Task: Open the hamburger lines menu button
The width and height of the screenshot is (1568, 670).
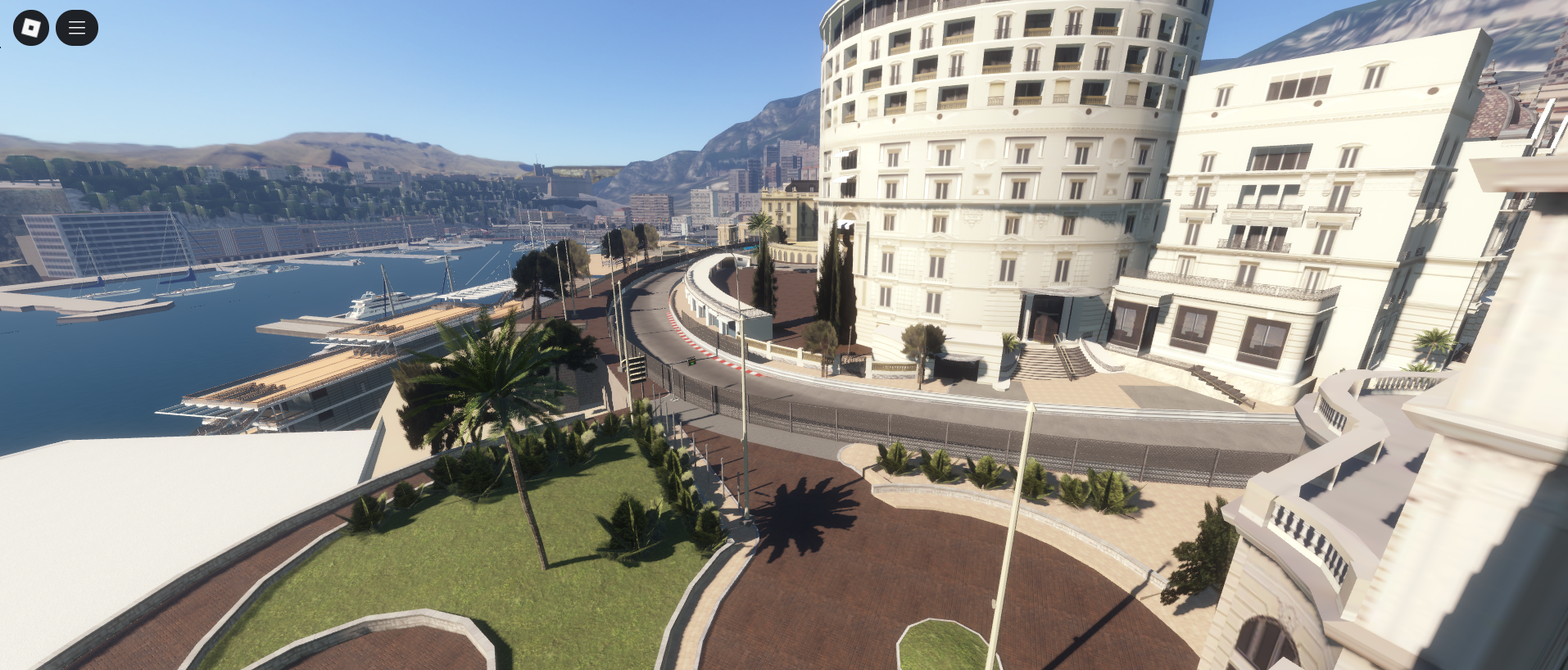Action: click(77, 28)
